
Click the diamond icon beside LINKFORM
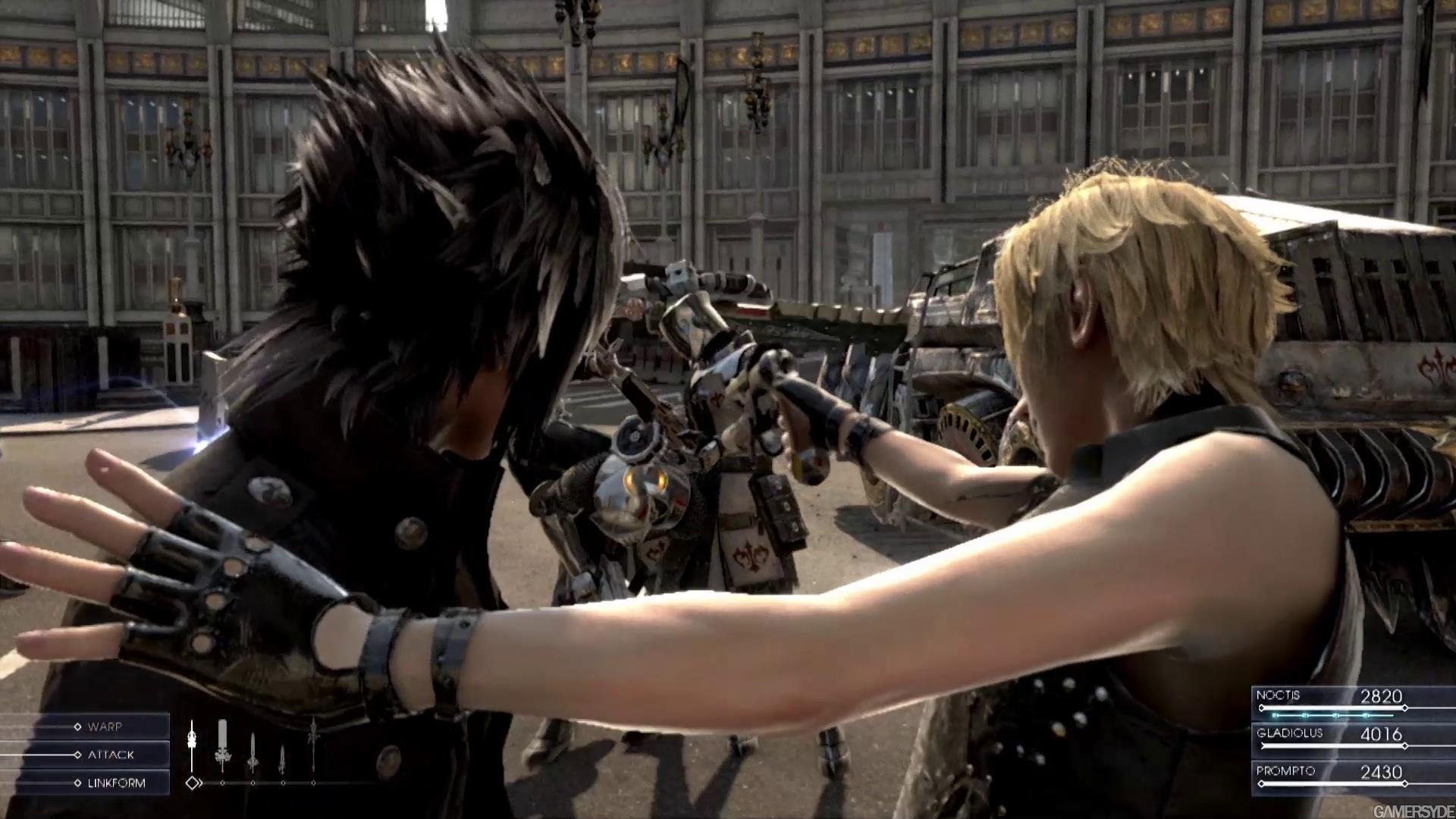point(78,783)
